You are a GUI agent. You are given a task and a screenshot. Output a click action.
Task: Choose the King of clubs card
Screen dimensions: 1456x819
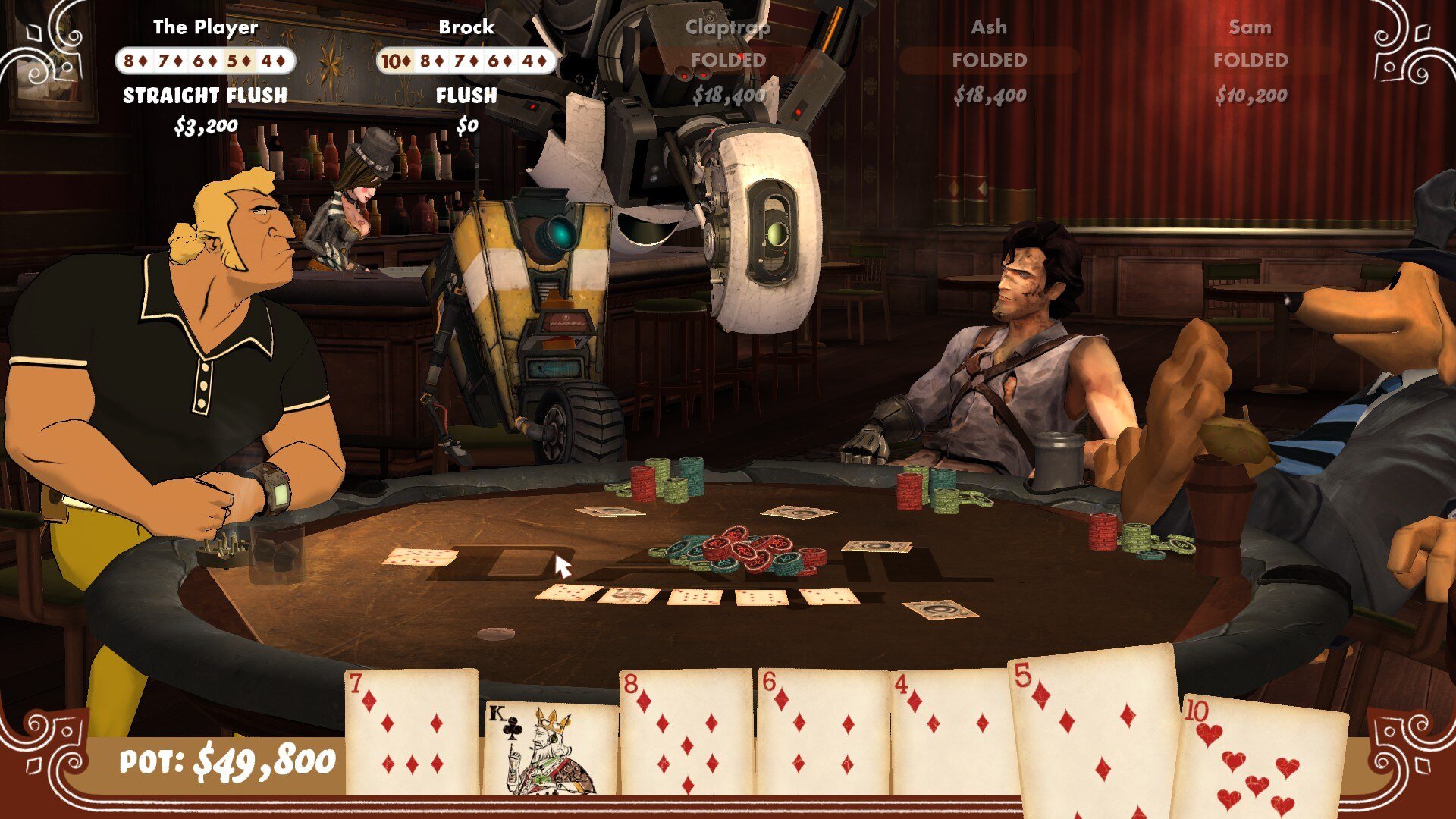point(551,749)
